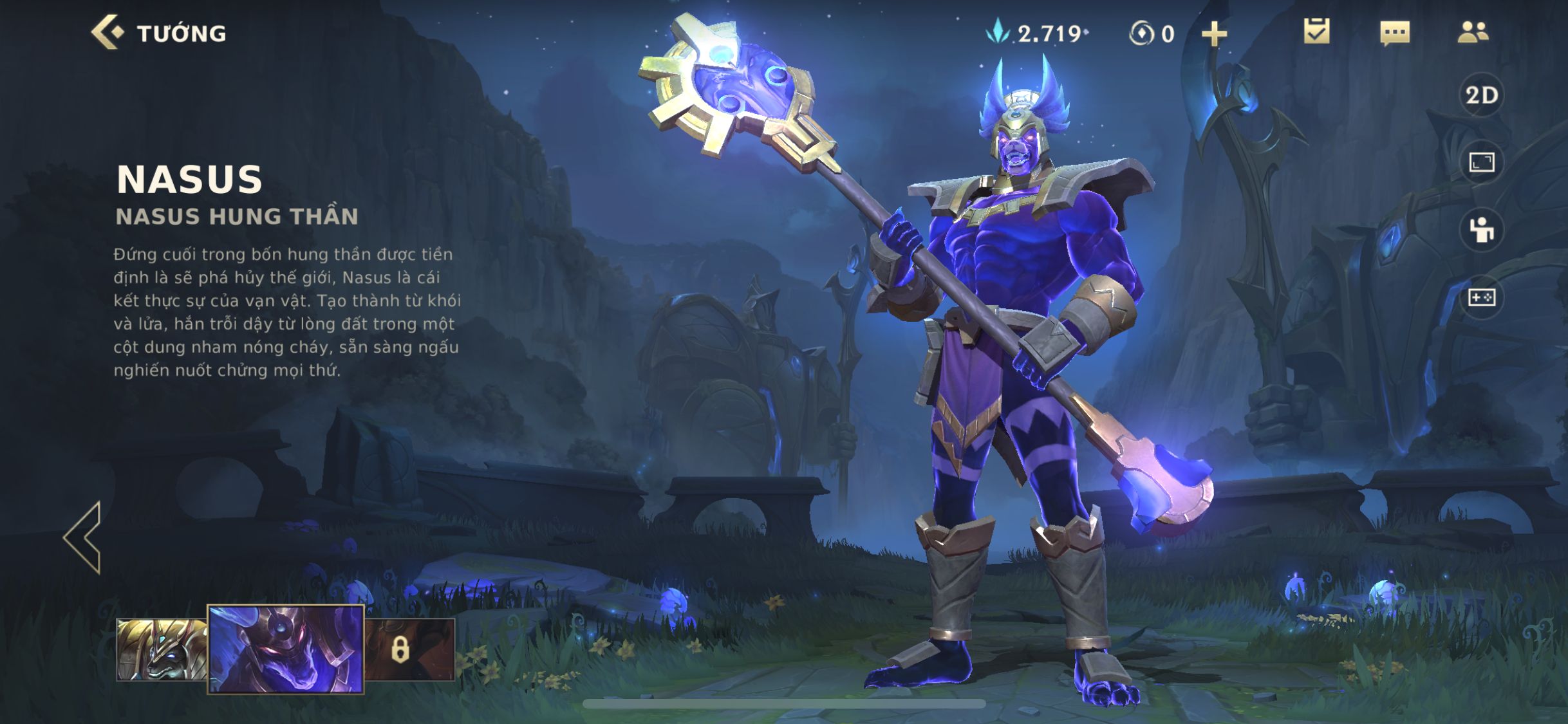1568x724 pixels.
Task: Open the chat speech bubble
Action: (x=1395, y=33)
